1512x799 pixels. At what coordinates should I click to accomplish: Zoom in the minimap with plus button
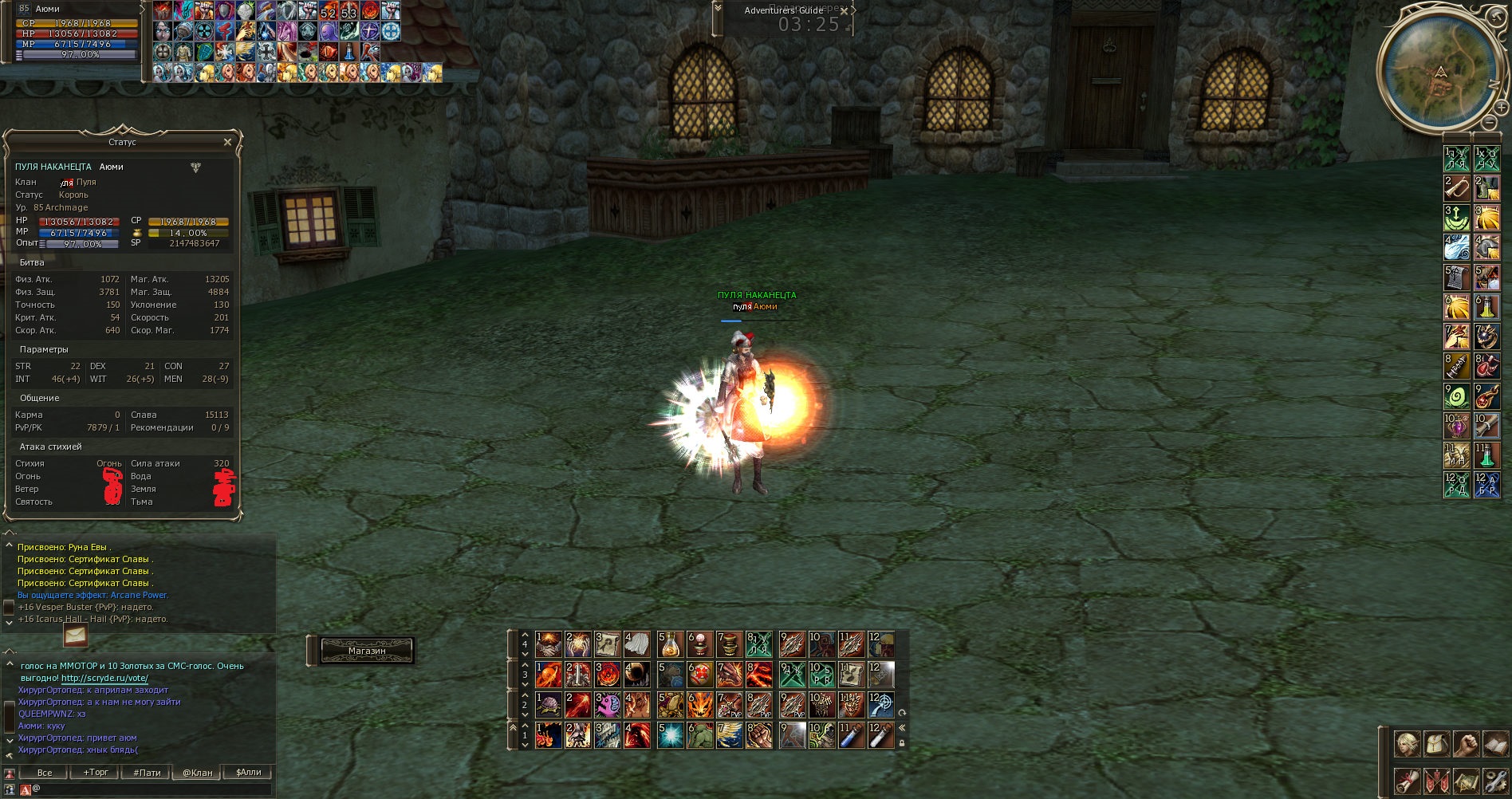(1501, 106)
